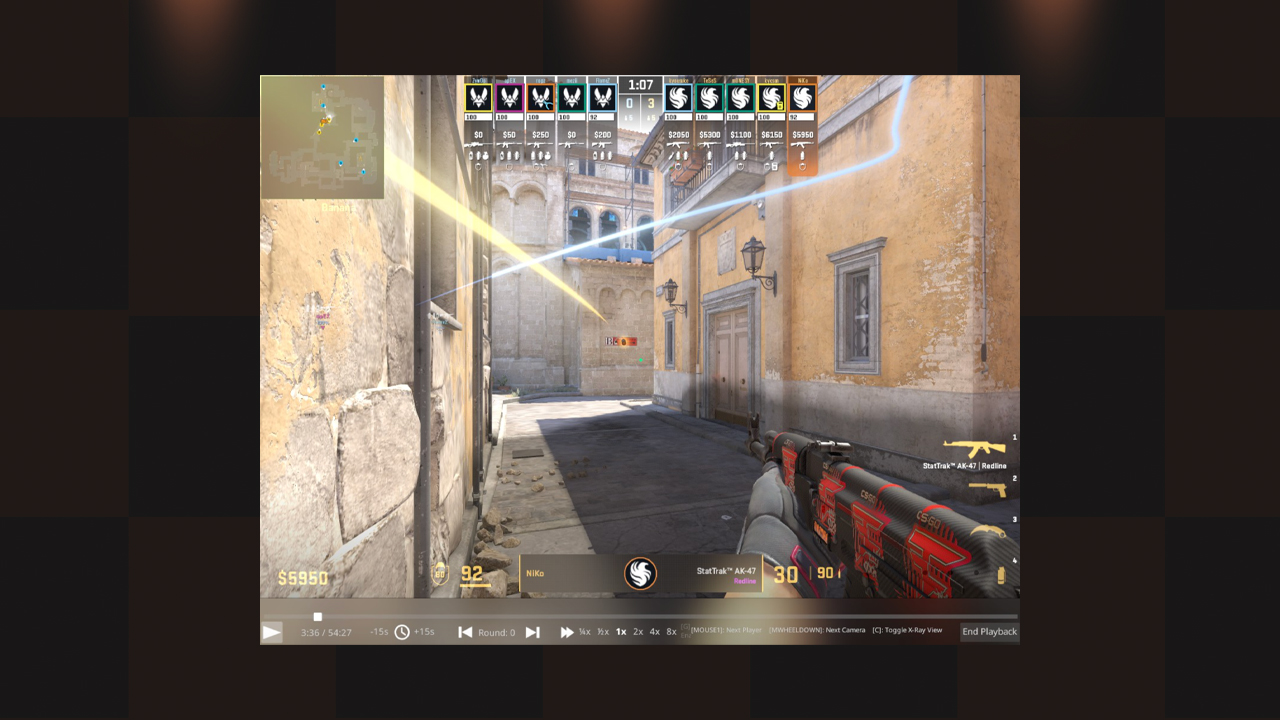The image size is (1280, 720).
Task: Set playback speed to ½x
Action: [603, 632]
